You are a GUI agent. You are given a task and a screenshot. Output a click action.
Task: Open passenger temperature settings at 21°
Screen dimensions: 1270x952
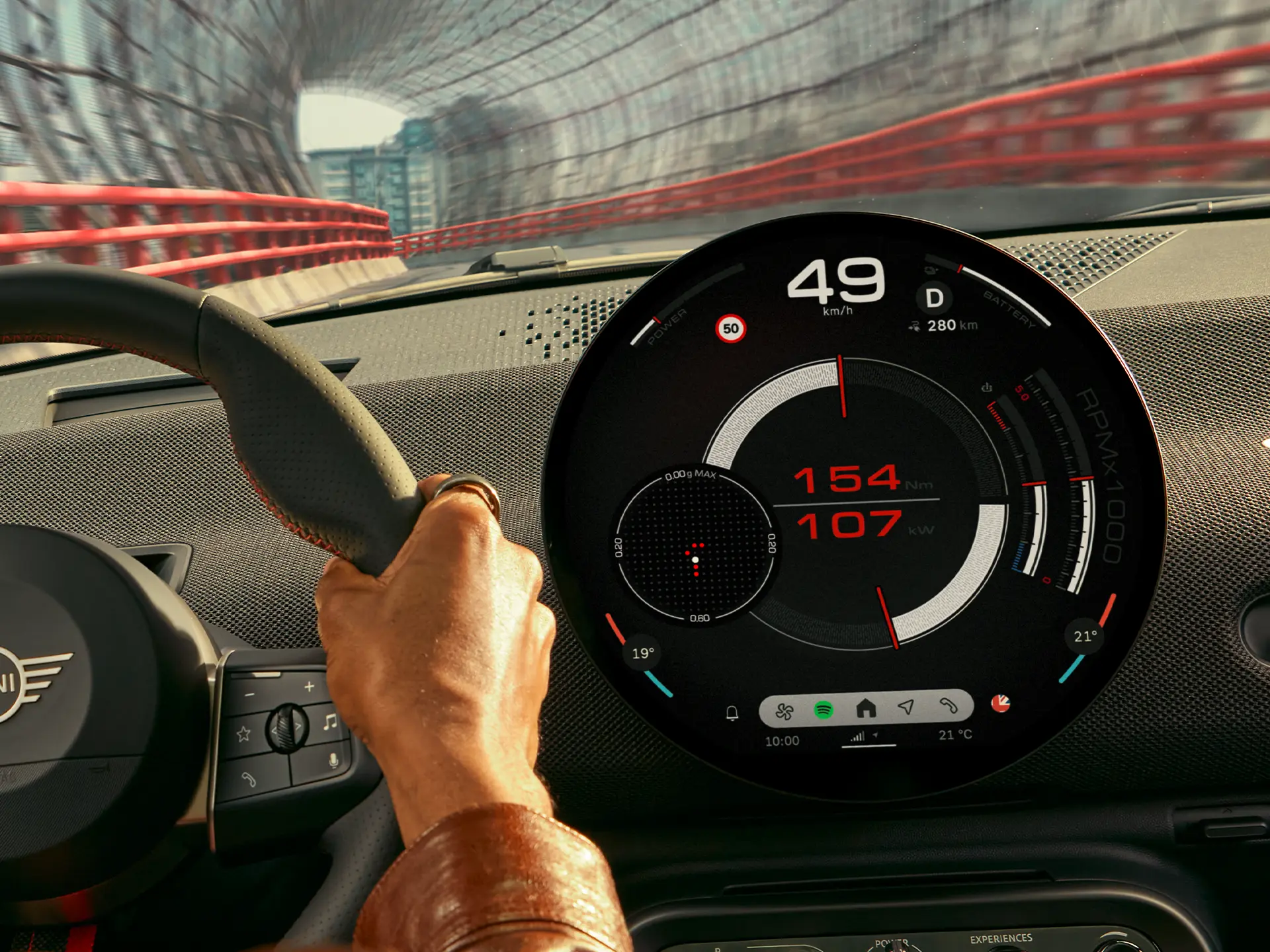[x=1085, y=637]
